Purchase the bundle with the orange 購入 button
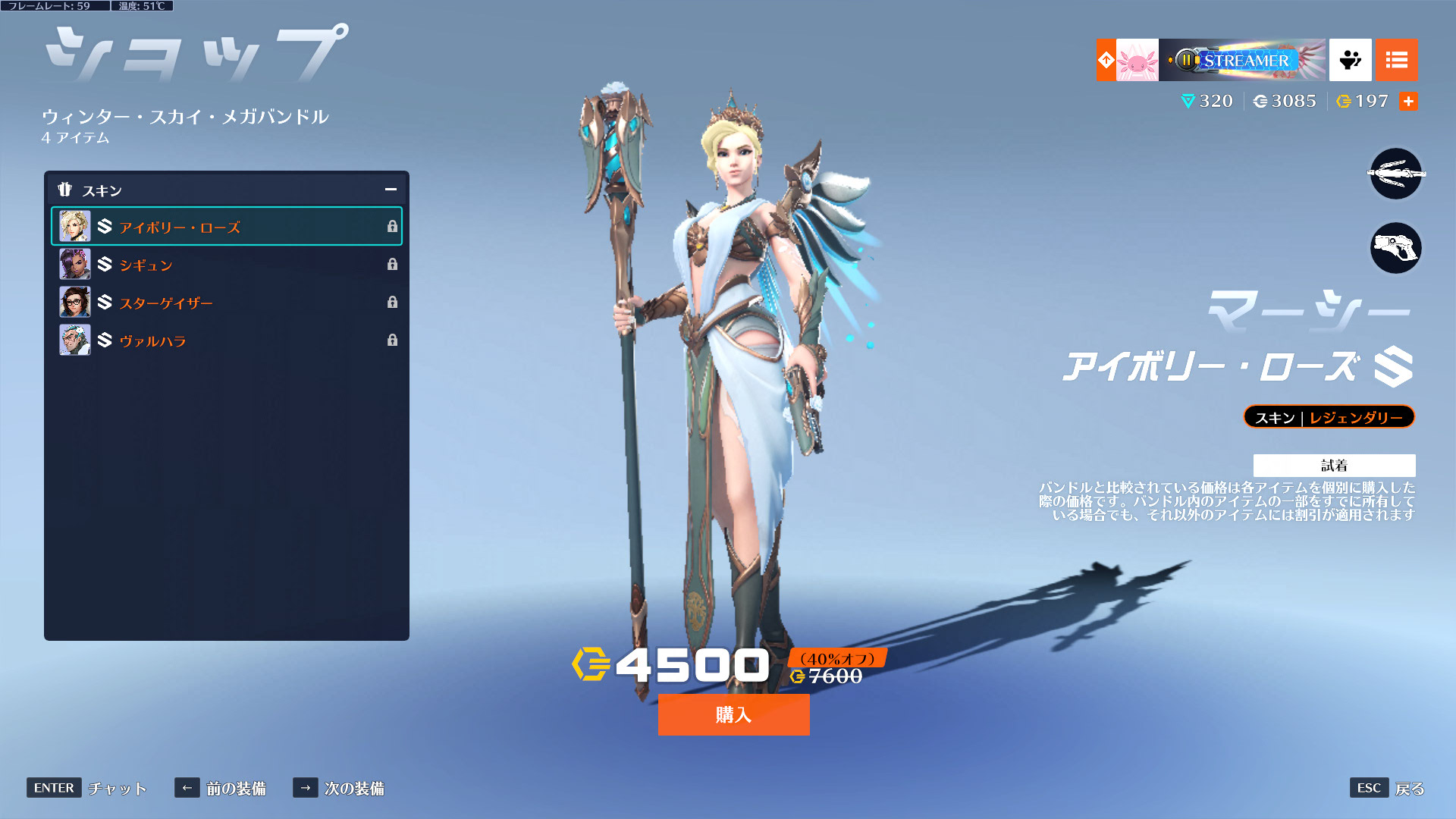Image resolution: width=1456 pixels, height=819 pixels. pos(733,714)
